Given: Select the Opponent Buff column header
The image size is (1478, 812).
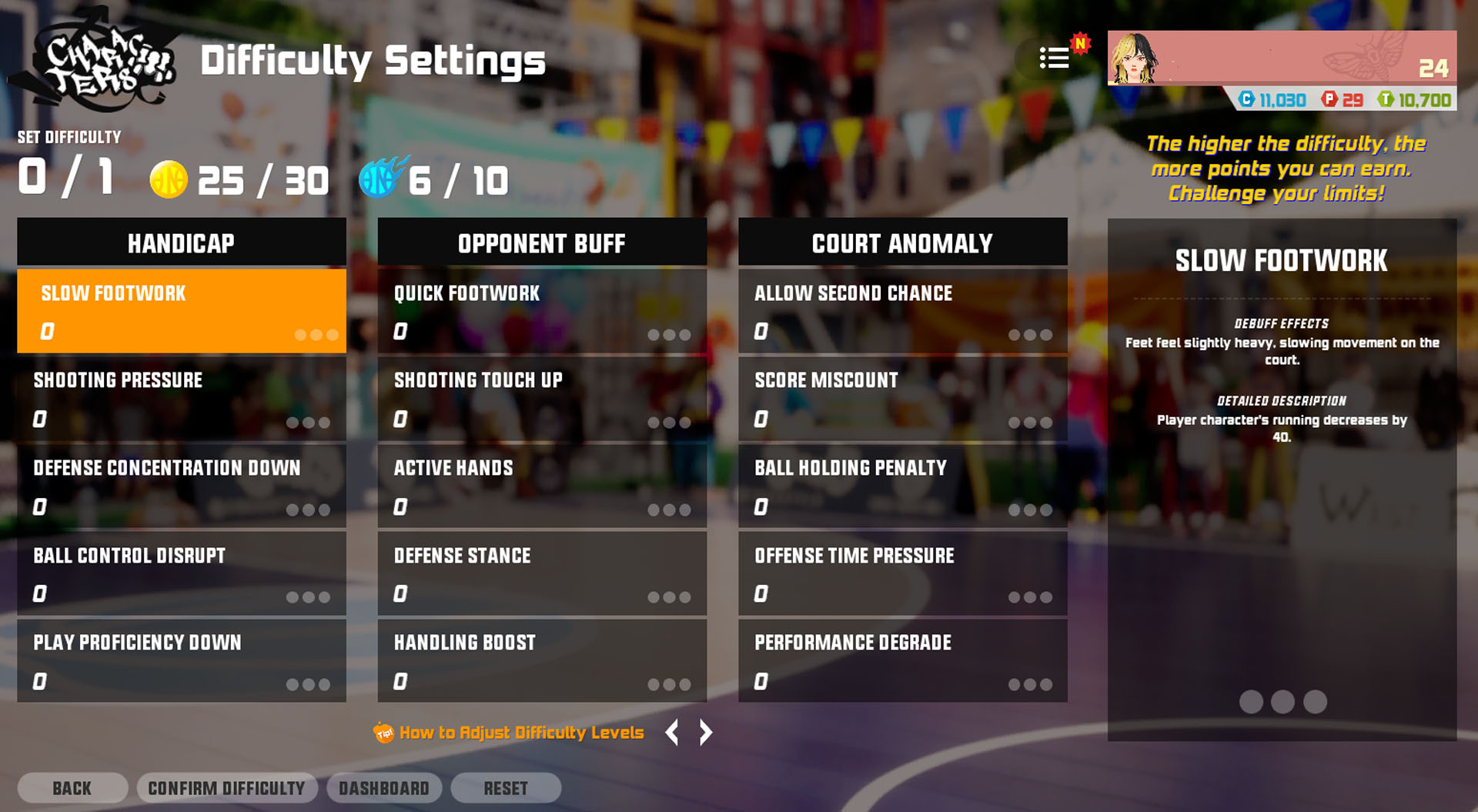Looking at the screenshot, I should click(x=542, y=243).
